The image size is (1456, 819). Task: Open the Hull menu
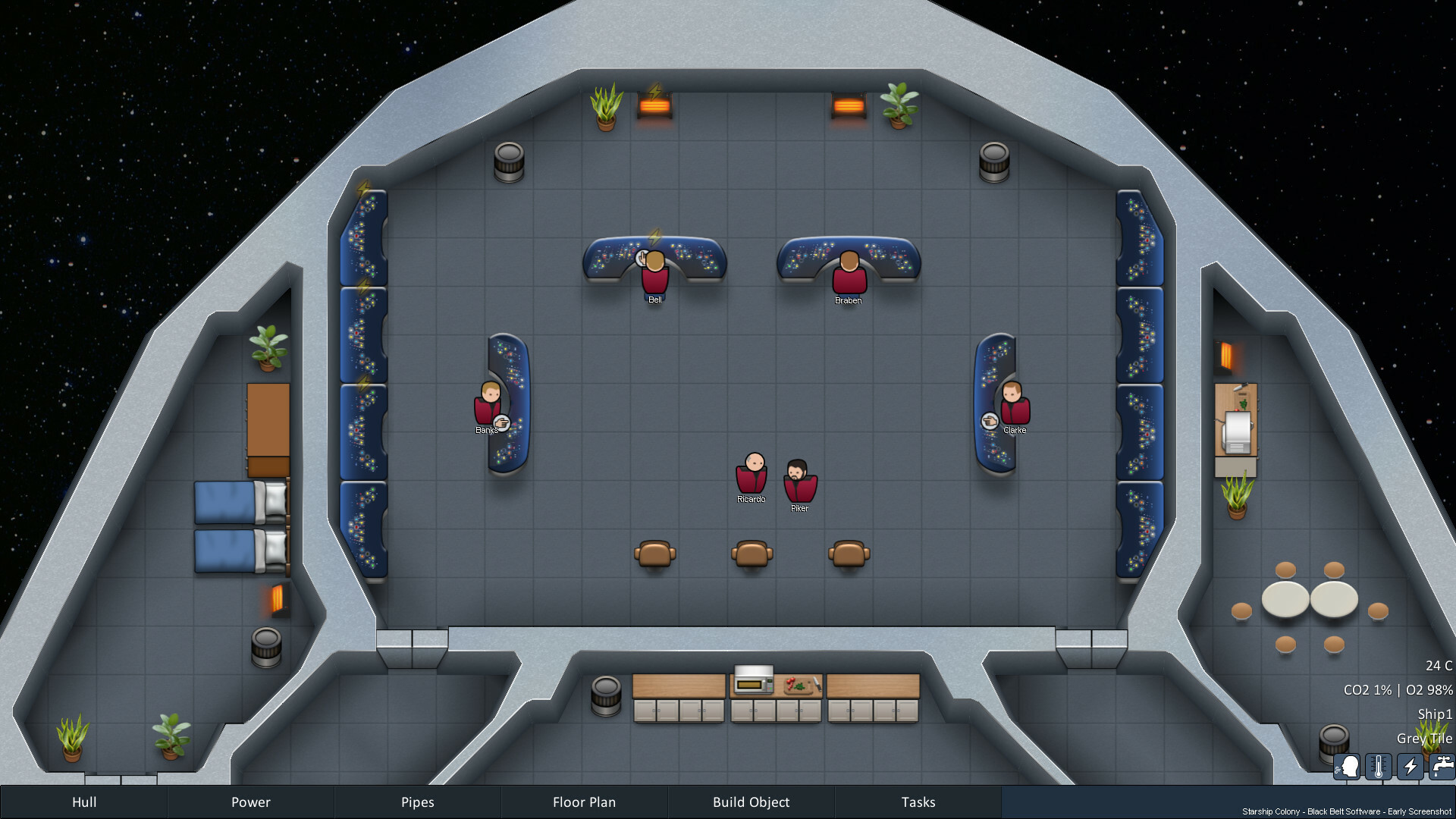pyautogui.click(x=83, y=802)
